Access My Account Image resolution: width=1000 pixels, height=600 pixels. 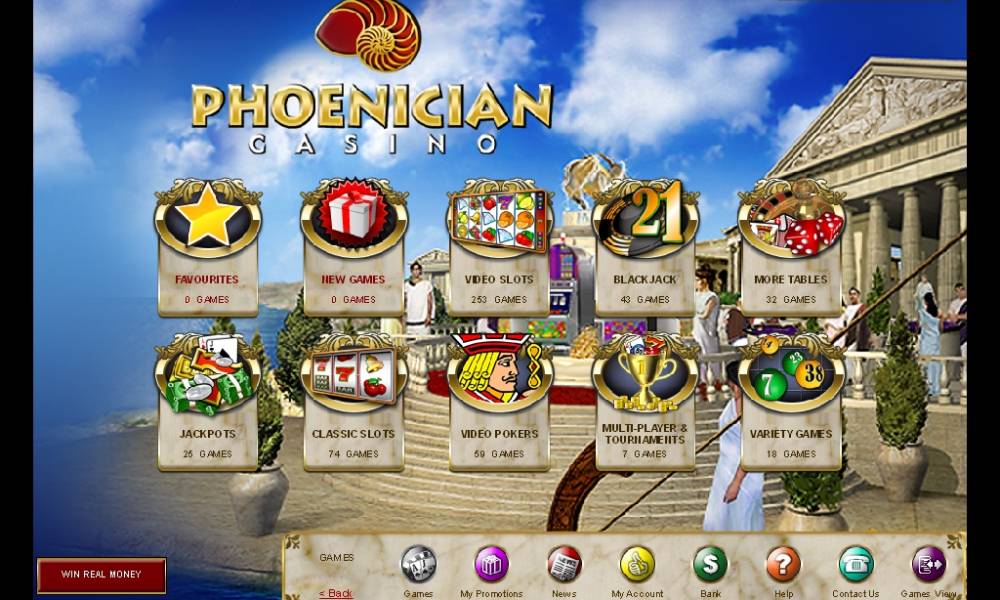pyautogui.click(x=637, y=565)
